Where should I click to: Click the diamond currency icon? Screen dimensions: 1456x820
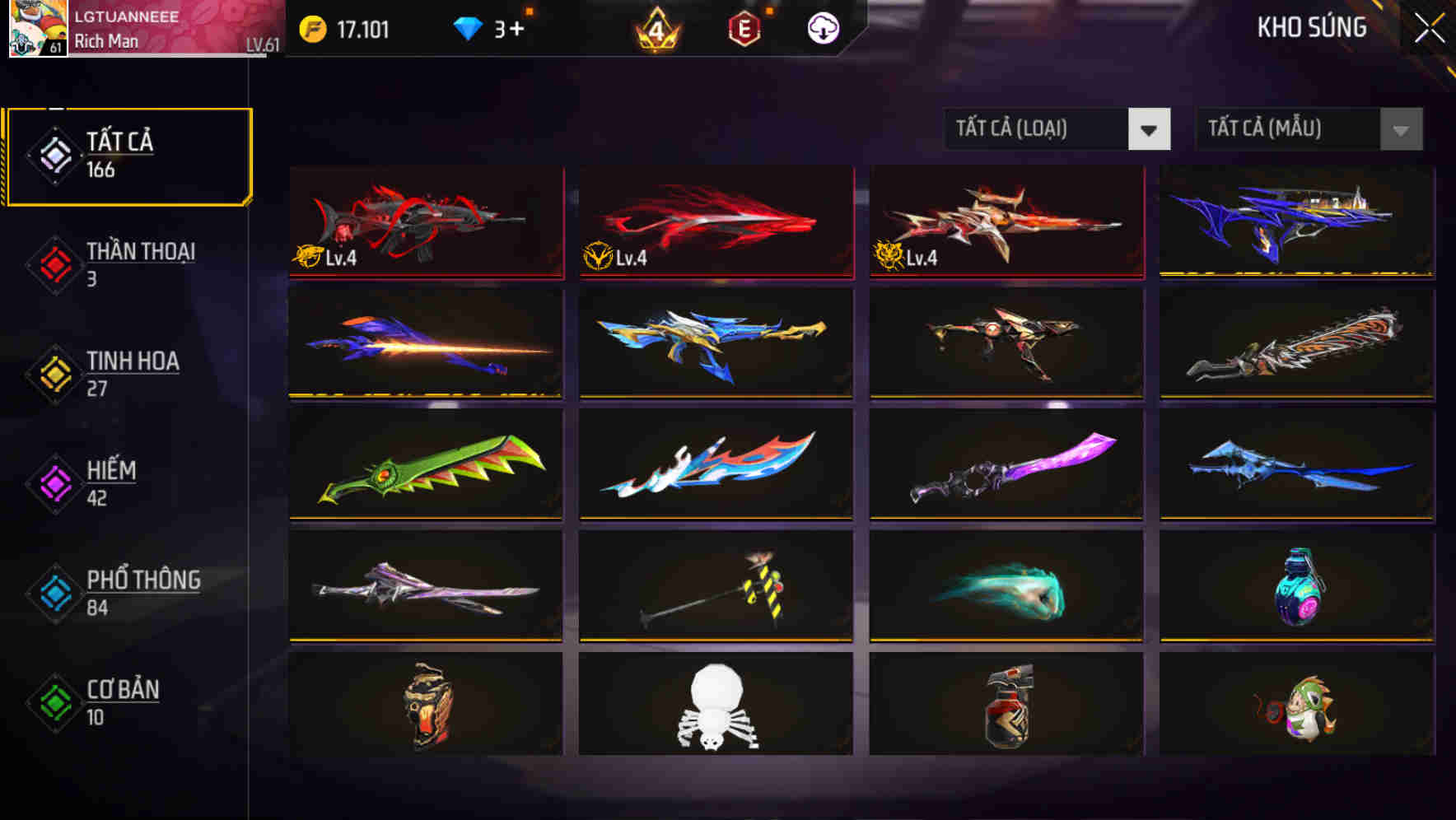coord(470,26)
